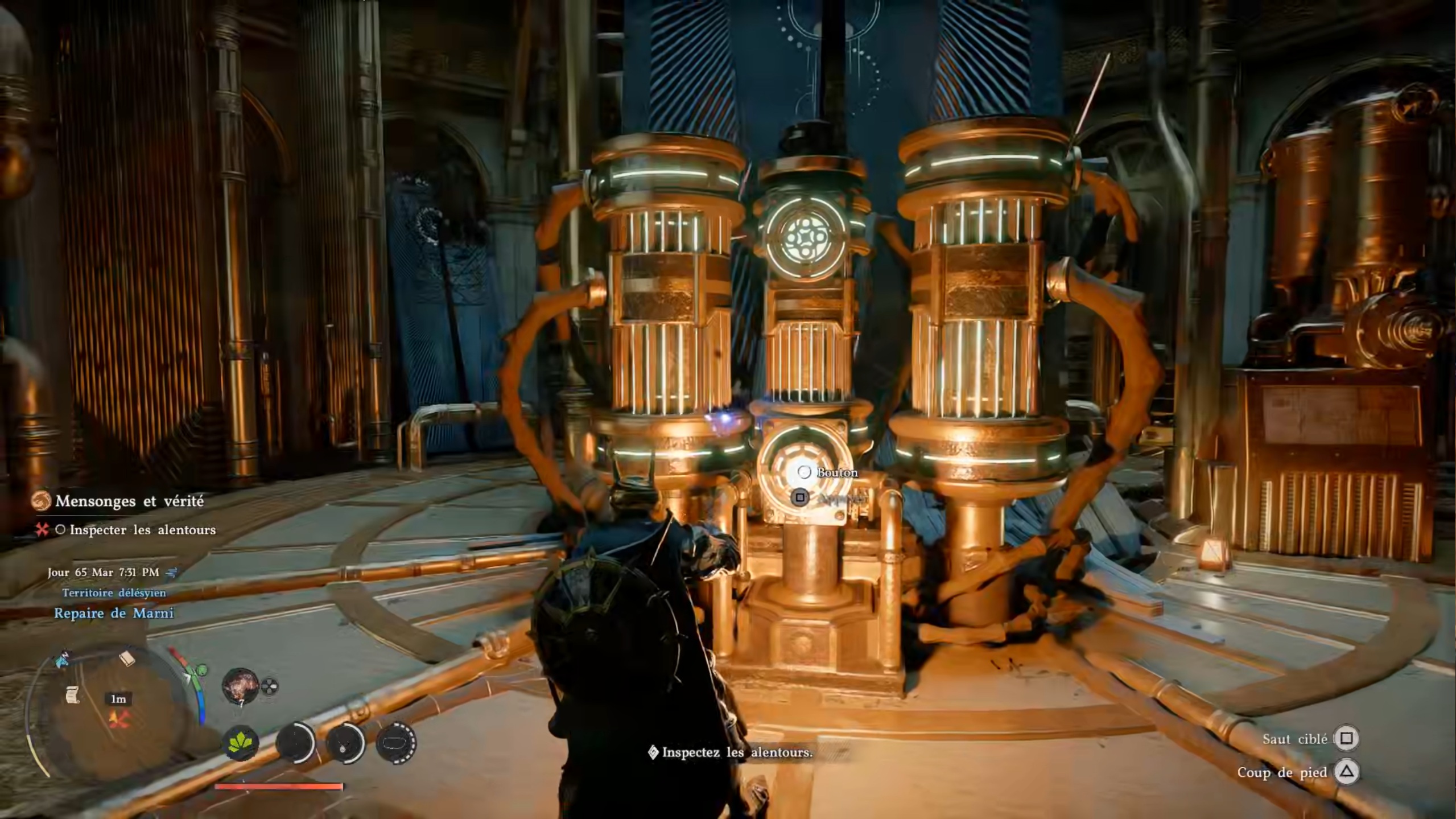Click the 'Repaire de Marni' location name
1456x819 pixels.
click(x=114, y=613)
